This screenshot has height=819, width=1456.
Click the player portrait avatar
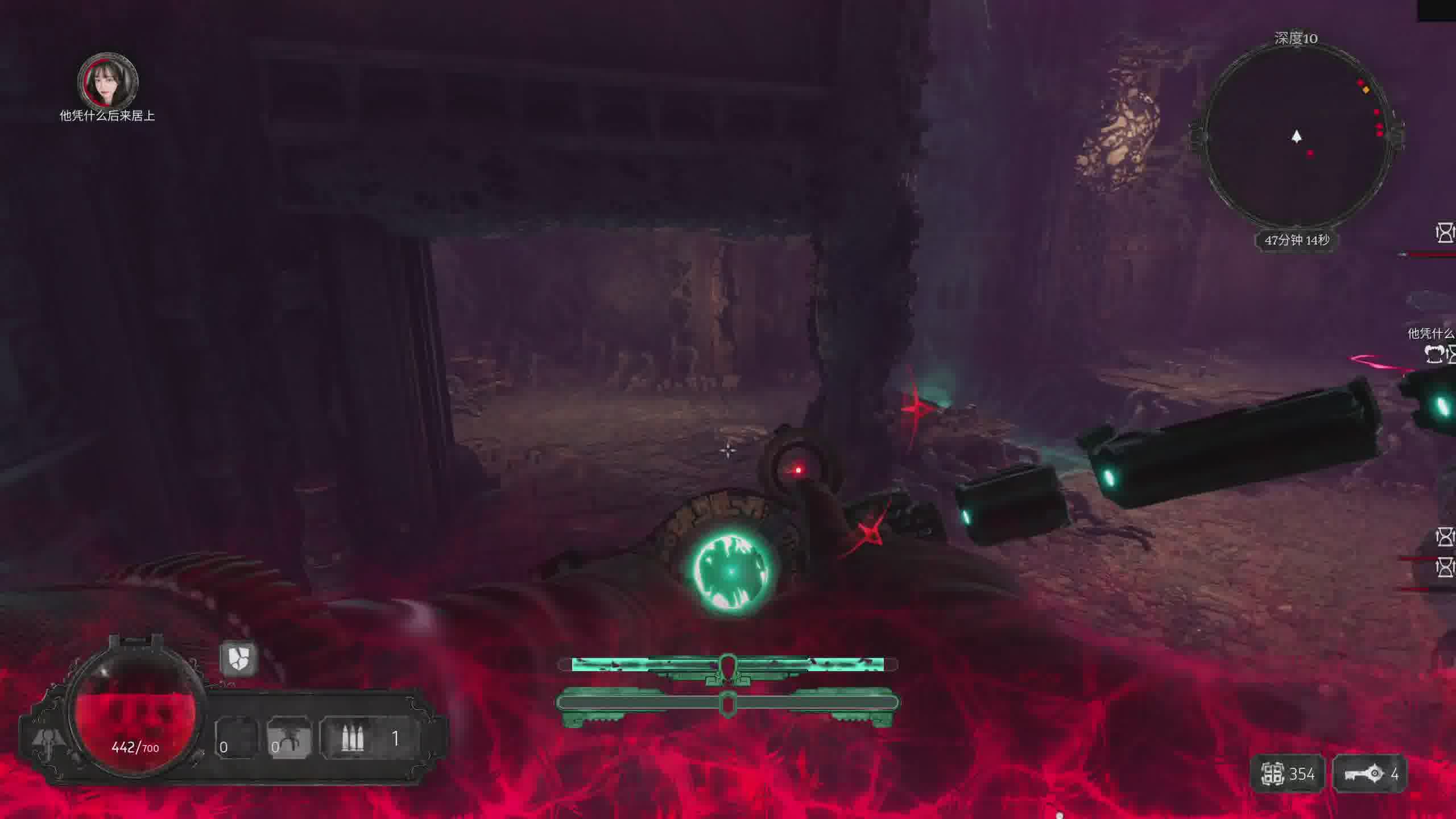108,80
